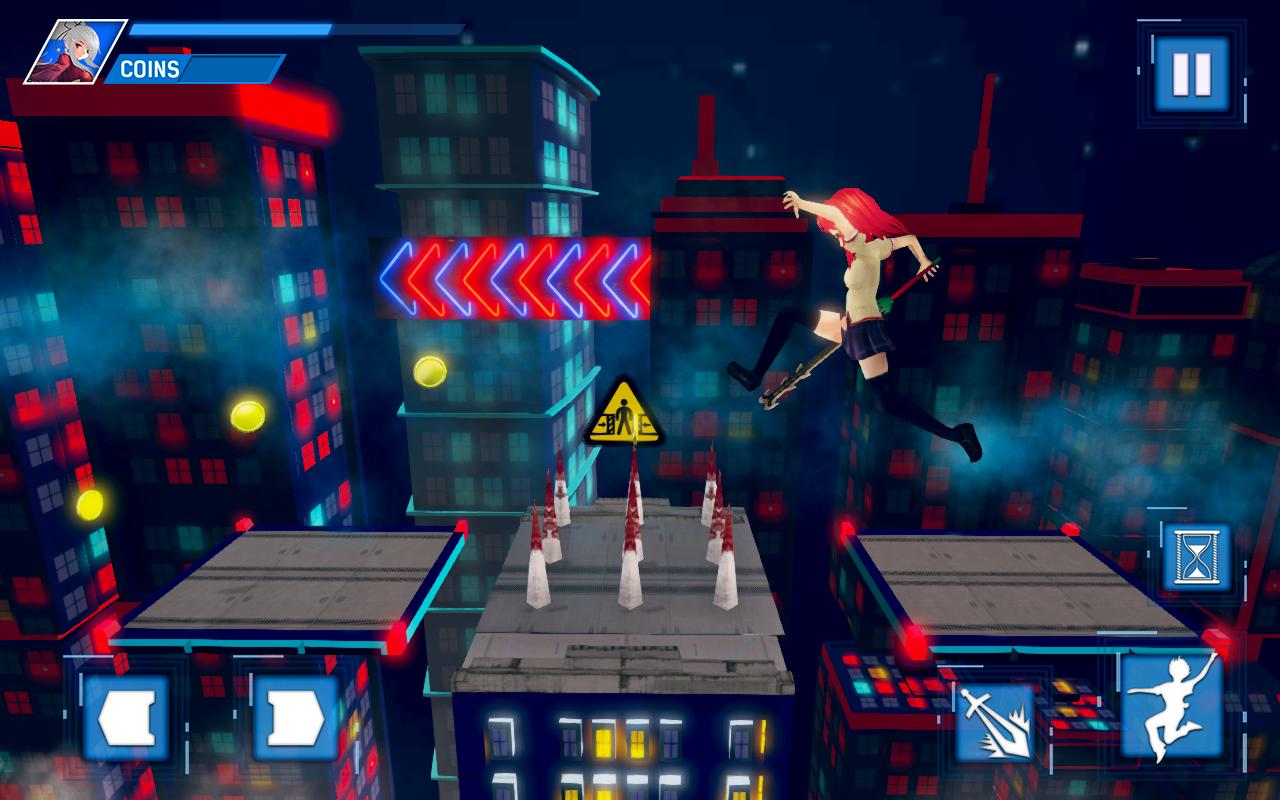Screen dimensions: 1280x800
Task: Use the sword attack button
Action: tap(994, 722)
